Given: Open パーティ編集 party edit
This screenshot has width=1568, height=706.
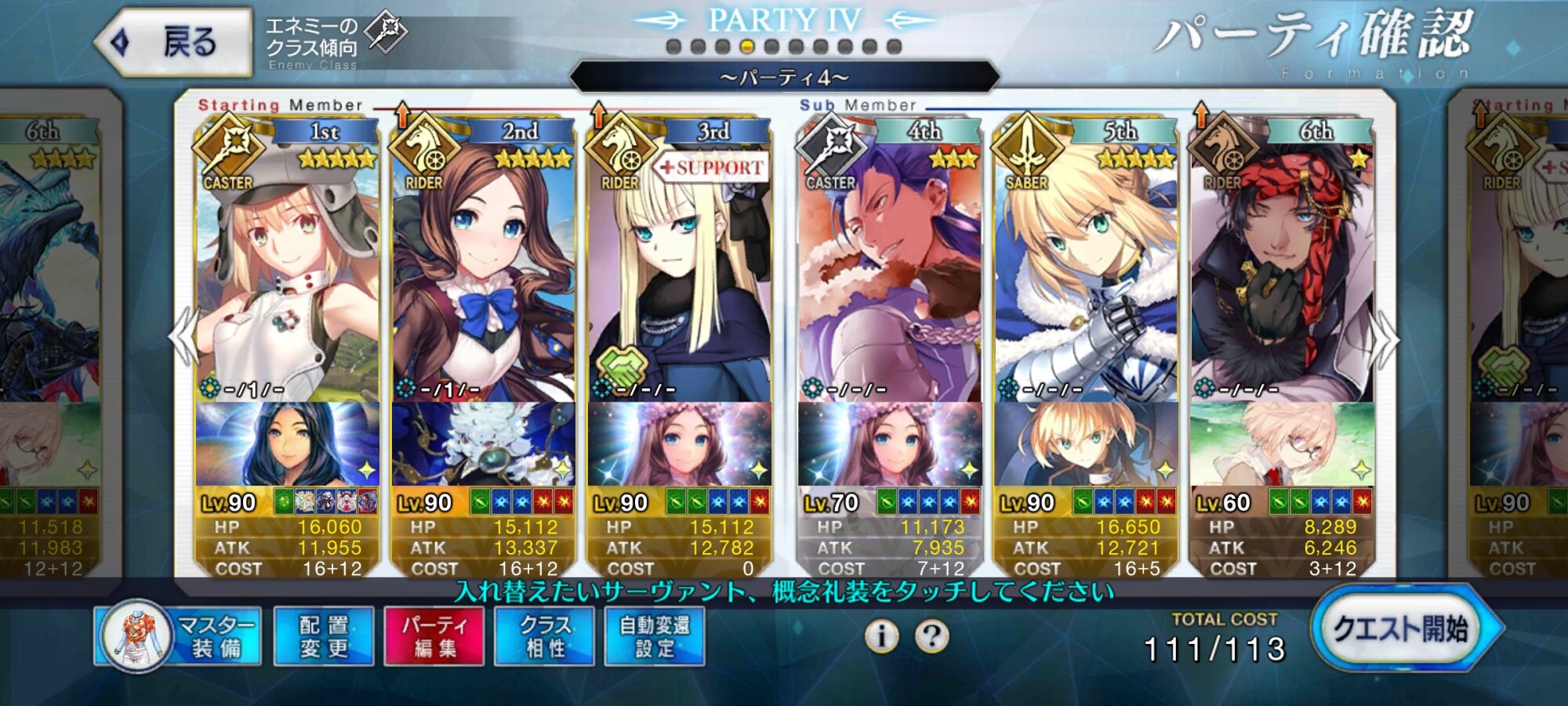Looking at the screenshot, I should [434, 636].
